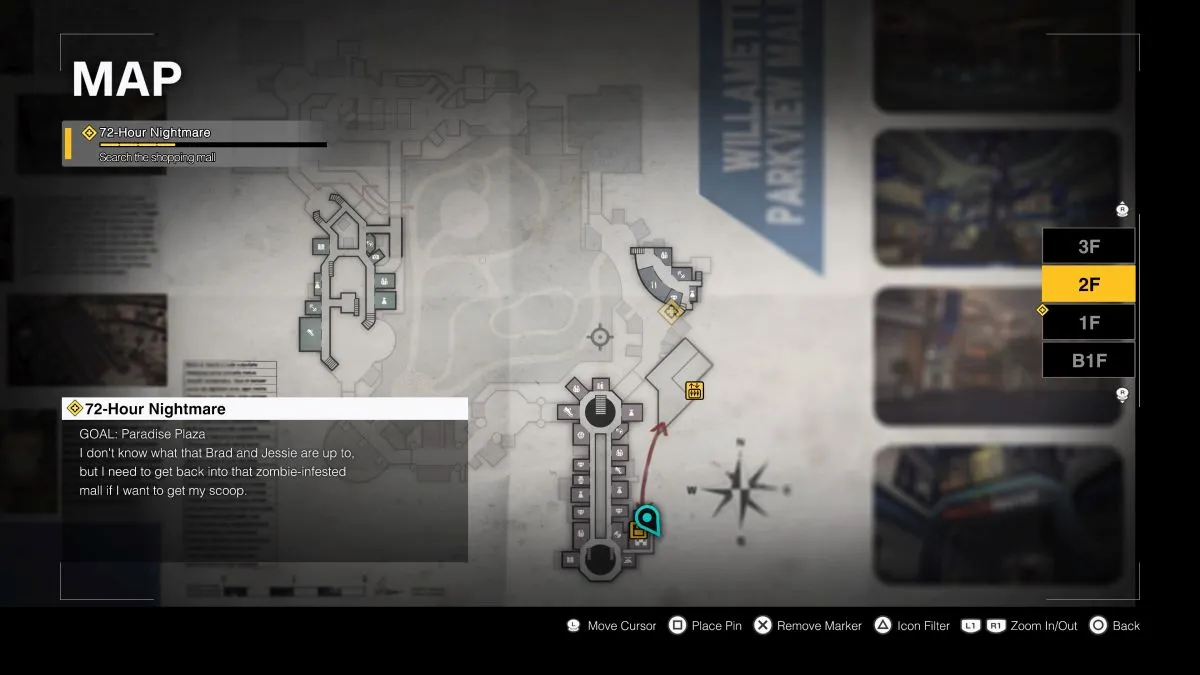This screenshot has height=675, width=1200.
Task: Click the teal player location pin
Action: pyautogui.click(x=648, y=518)
